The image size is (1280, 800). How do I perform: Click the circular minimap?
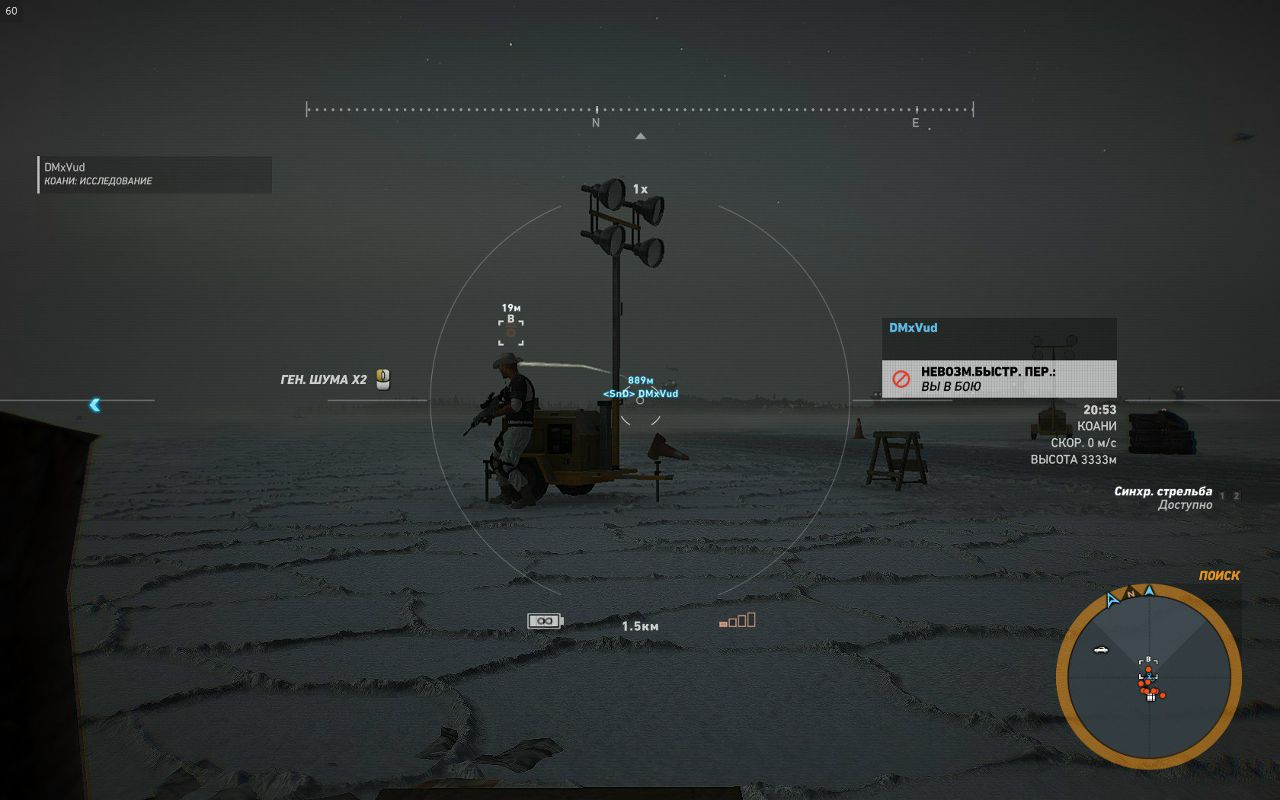point(1148,672)
